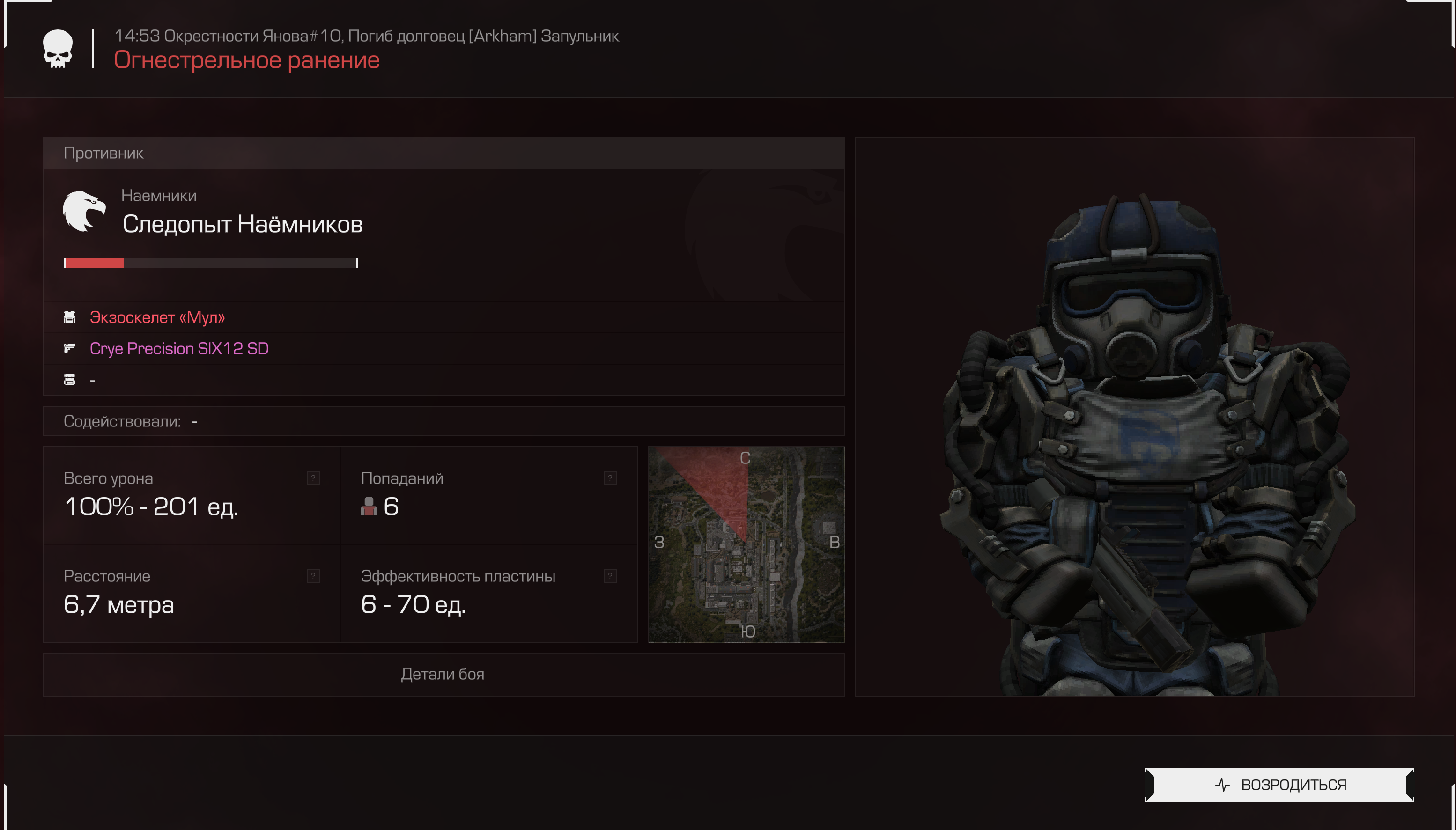Screen dimensions: 1456x830
Task: Show help for Эффективность пластины stat
Action: point(610,576)
